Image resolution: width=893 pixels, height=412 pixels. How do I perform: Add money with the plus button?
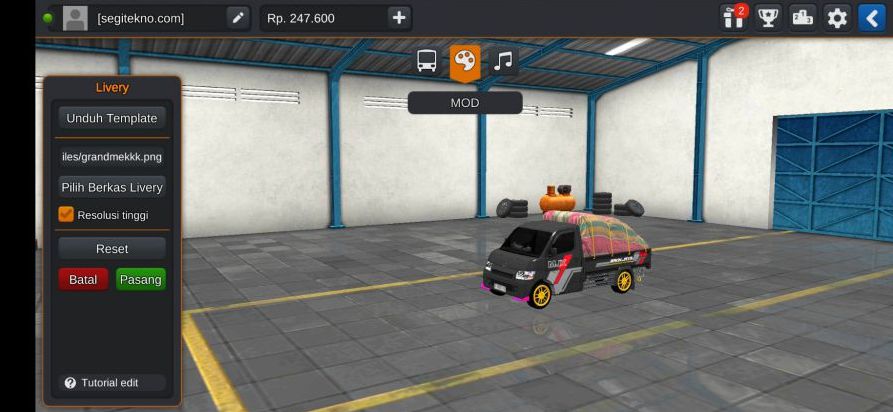click(399, 18)
